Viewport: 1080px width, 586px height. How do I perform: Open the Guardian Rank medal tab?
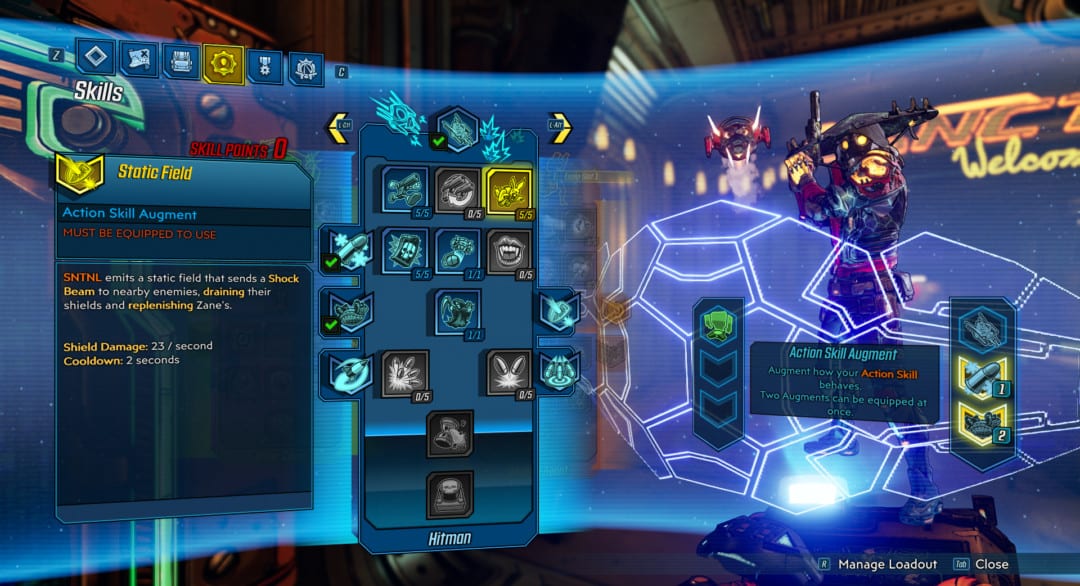tap(264, 66)
